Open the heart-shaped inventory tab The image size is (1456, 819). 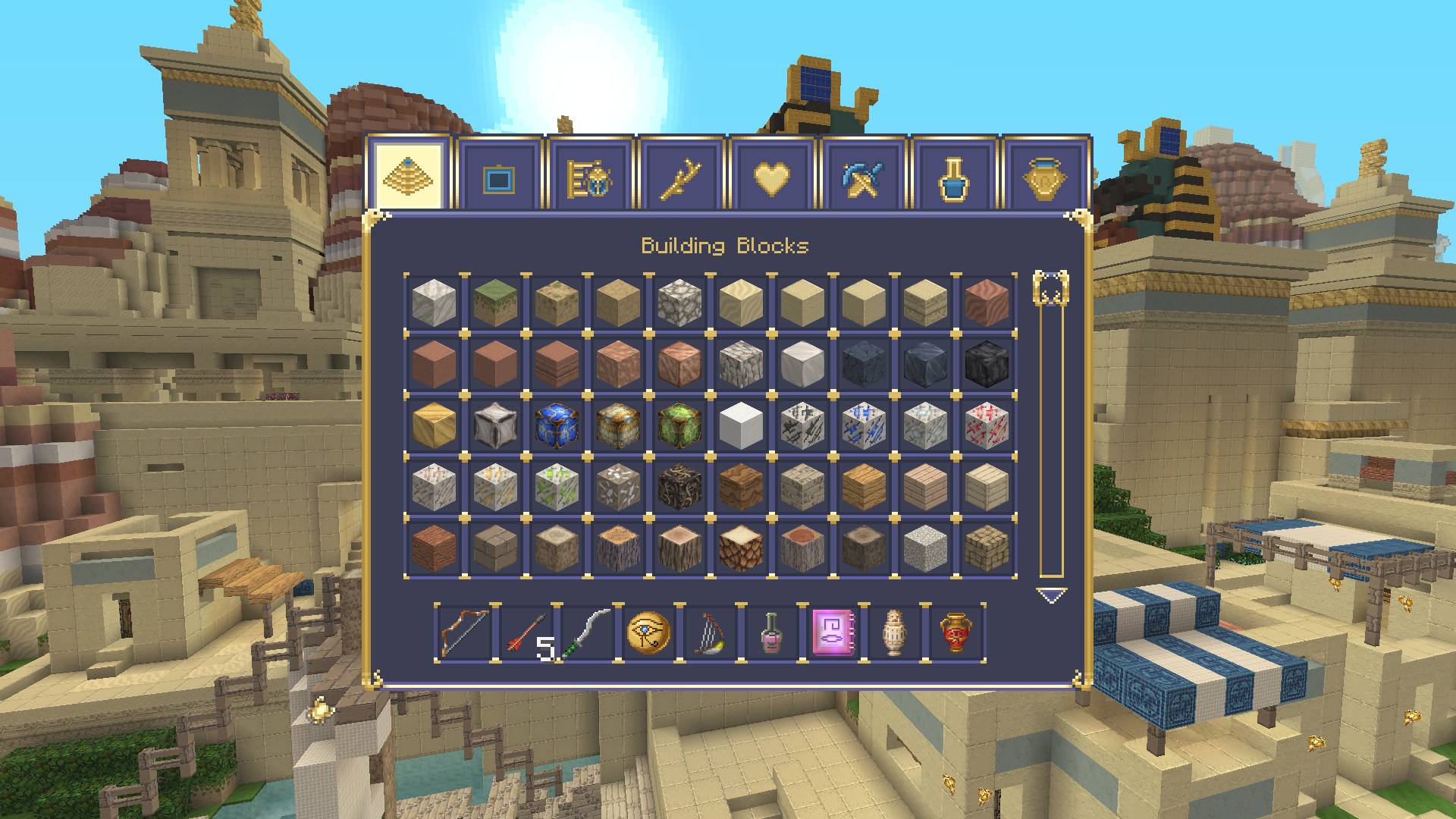coord(771,174)
